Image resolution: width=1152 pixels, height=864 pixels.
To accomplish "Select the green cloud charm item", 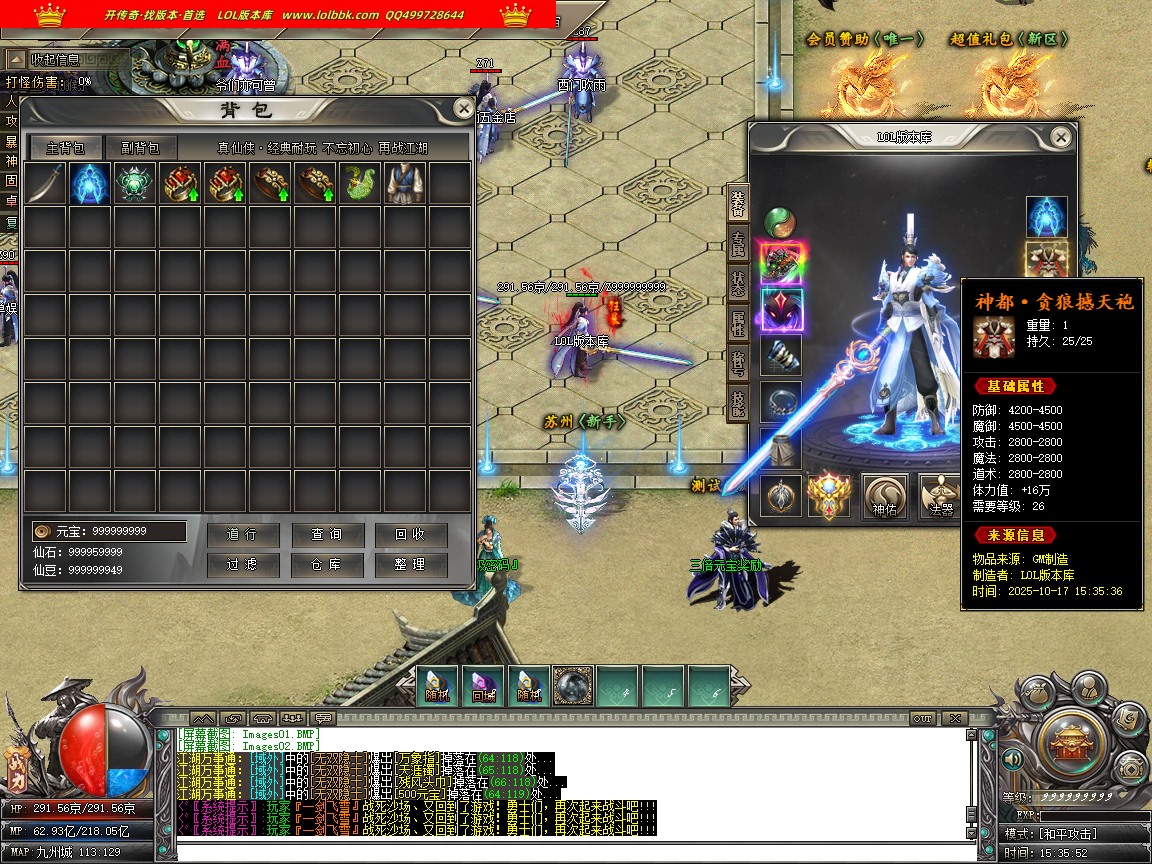I will 360,184.
